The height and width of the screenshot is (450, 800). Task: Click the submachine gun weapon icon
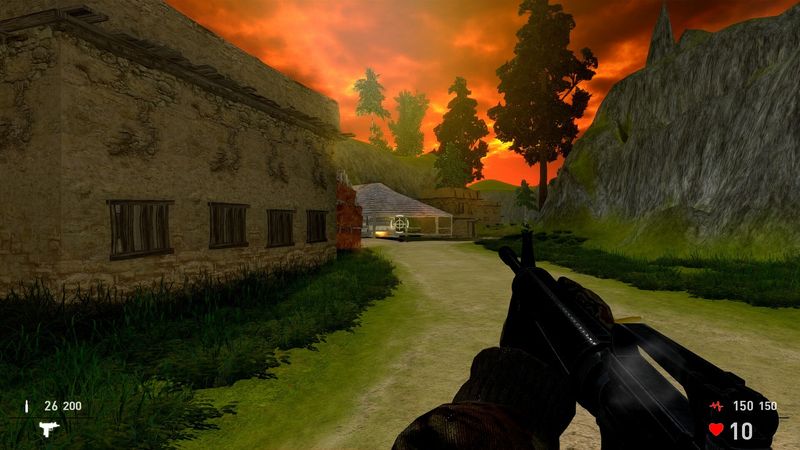click(49, 428)
